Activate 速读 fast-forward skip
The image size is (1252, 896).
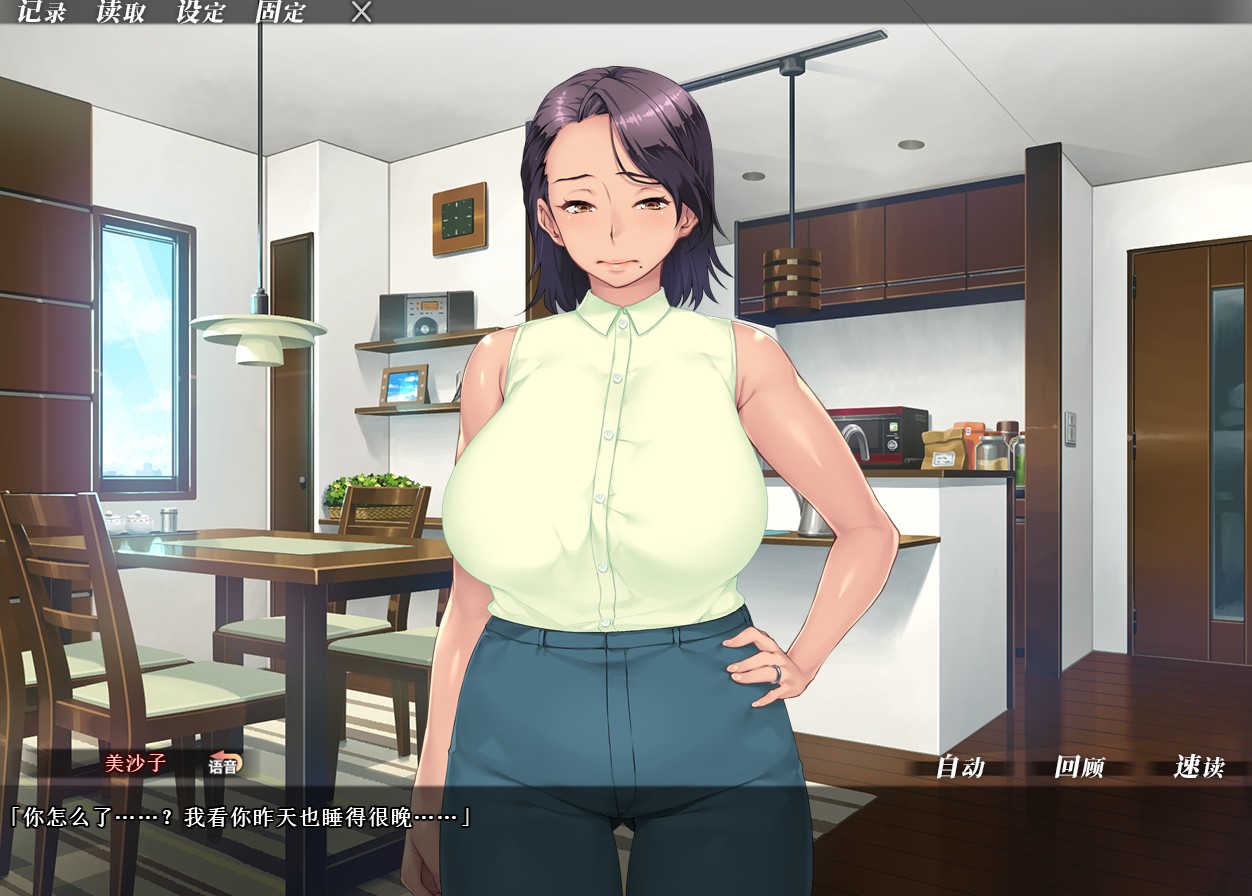[1199, 767]
